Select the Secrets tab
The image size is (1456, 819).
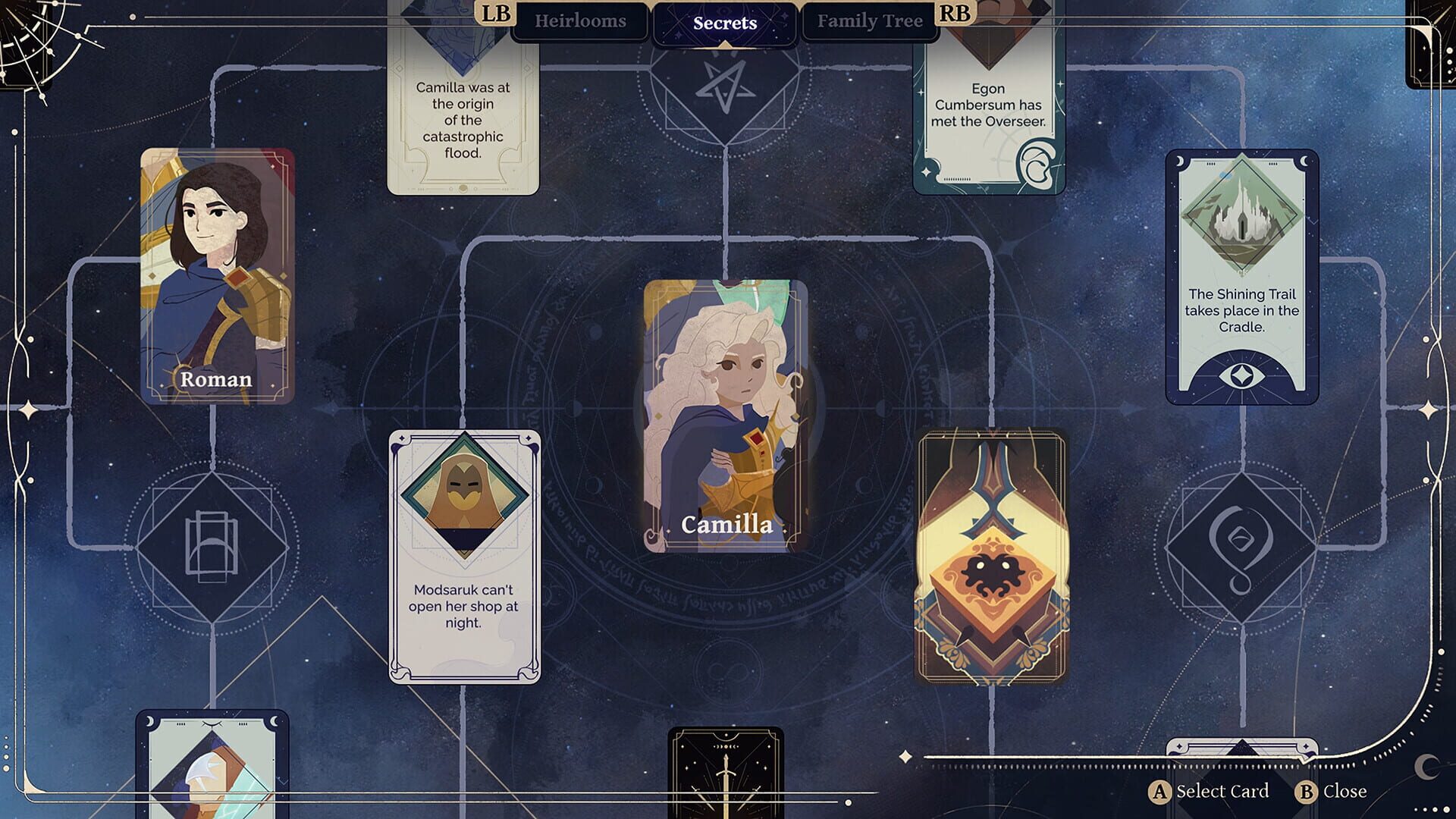[723, 22]
